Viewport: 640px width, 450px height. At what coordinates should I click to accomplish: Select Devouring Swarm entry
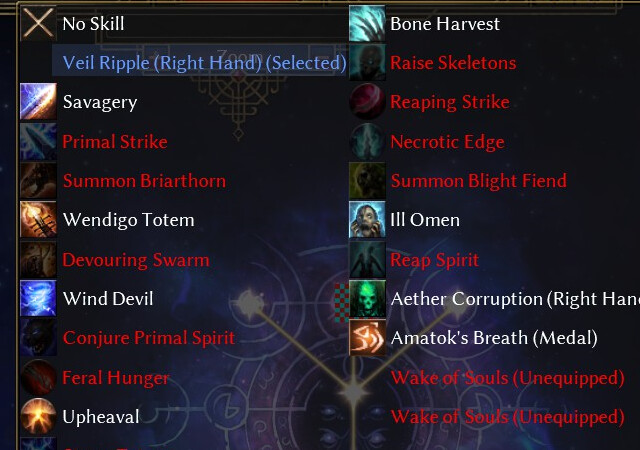tap(135, 260)
